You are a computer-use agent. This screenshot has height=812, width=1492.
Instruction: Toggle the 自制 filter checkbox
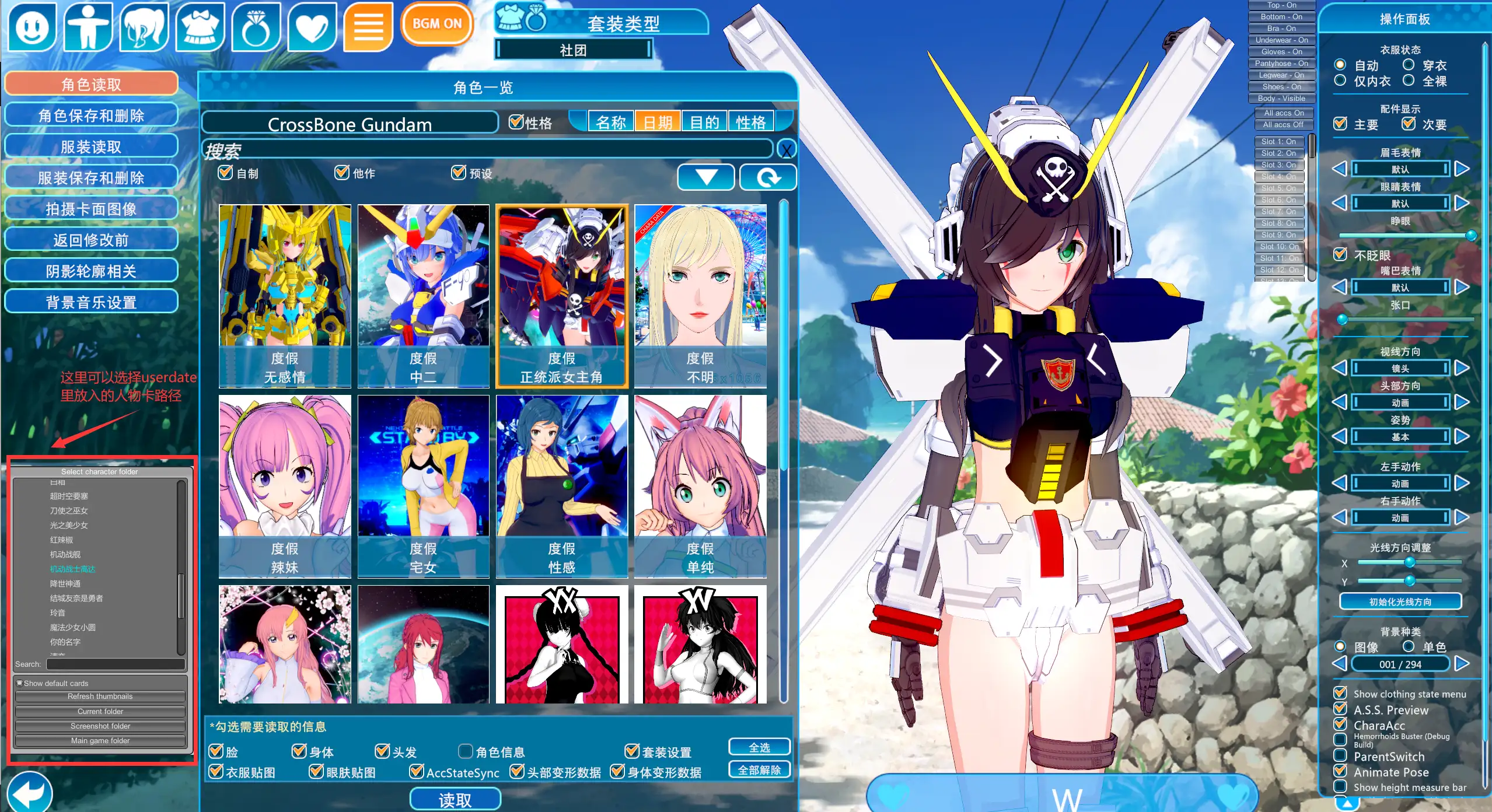[225, 173]
